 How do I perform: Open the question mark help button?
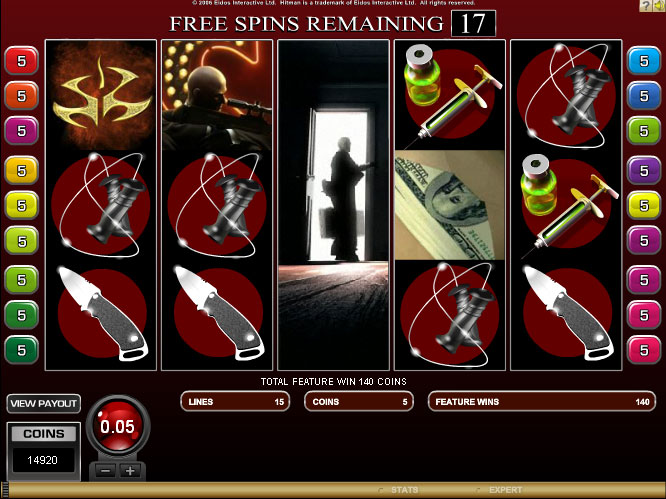(x=645, y=7)
